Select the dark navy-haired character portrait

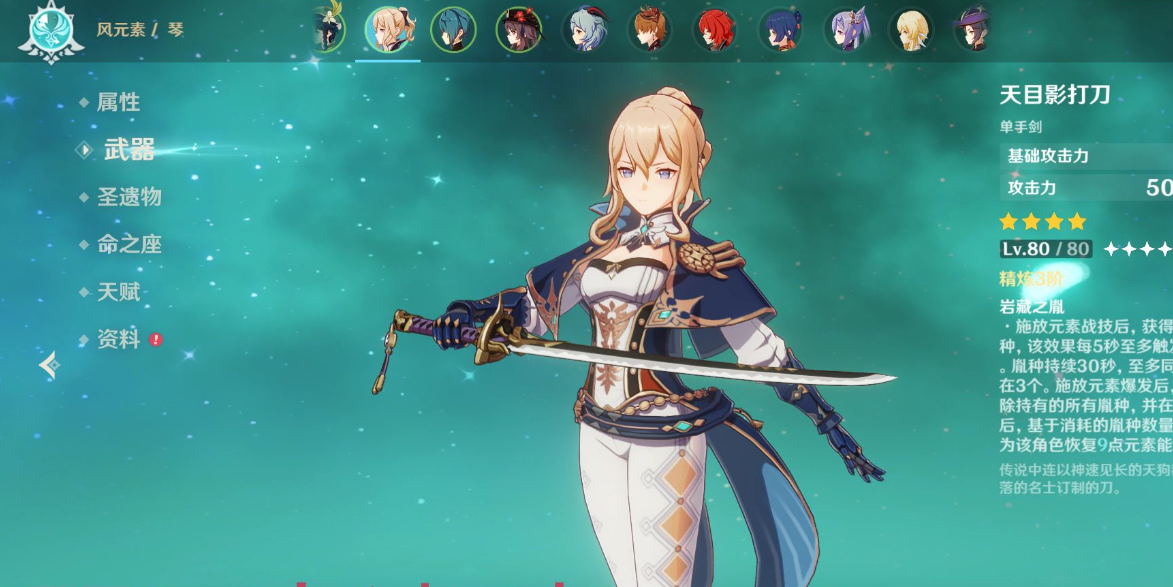click(781, 29)
